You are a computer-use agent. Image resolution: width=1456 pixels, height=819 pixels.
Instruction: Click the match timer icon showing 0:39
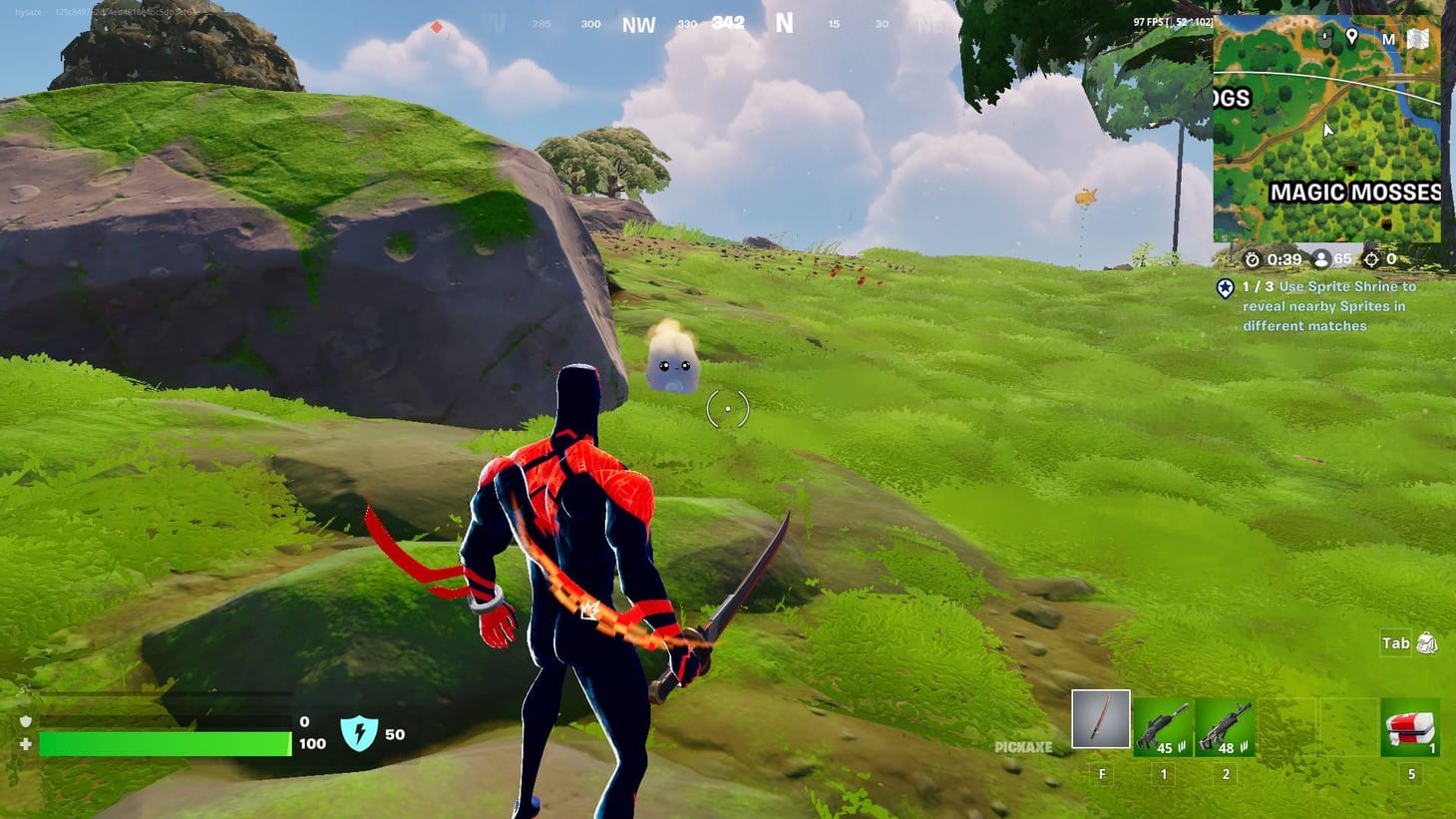click(1253, 259)
